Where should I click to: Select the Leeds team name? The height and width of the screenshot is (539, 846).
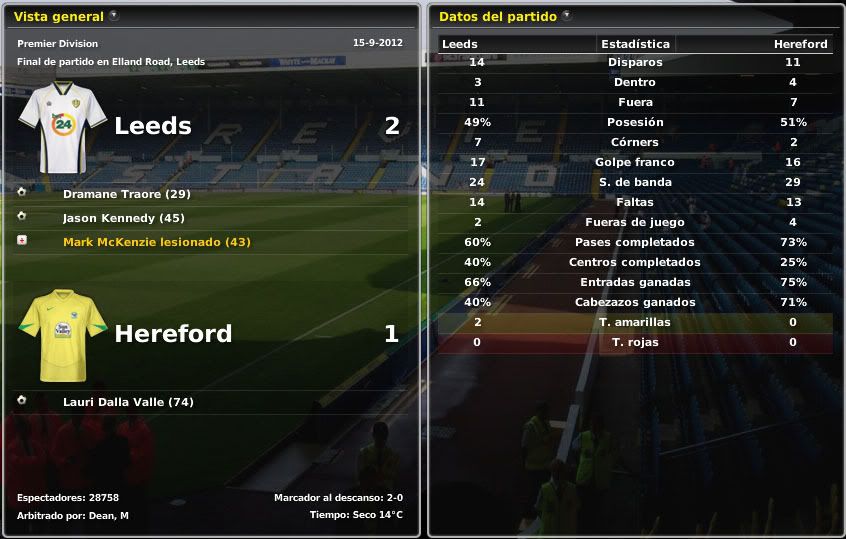click(x=152, y=126)
